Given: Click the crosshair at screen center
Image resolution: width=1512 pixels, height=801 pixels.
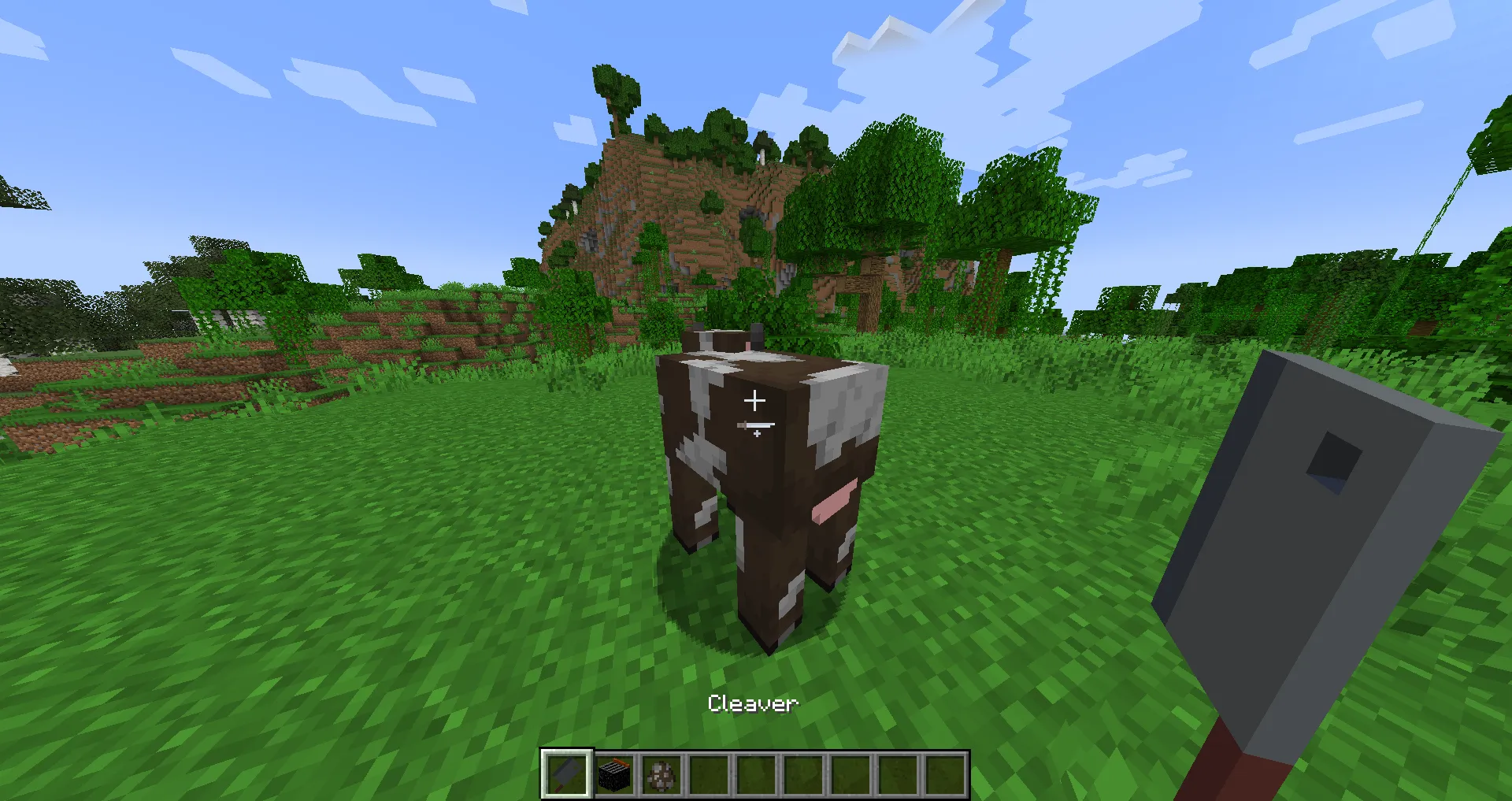Looking at the screenshot, I should coord(756,400).
